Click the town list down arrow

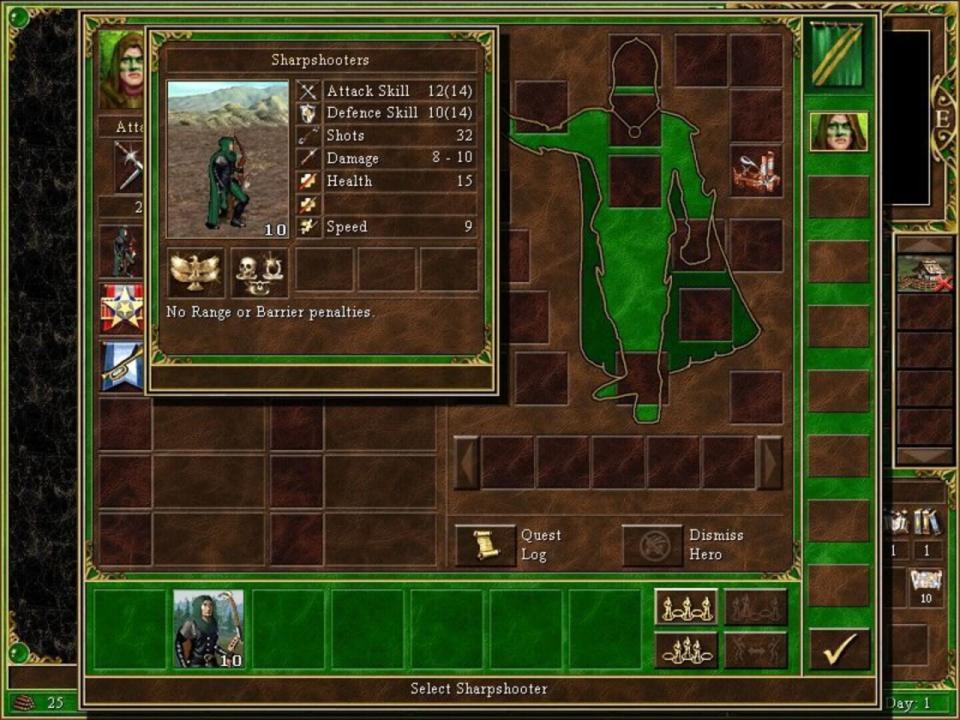(924, 456)
